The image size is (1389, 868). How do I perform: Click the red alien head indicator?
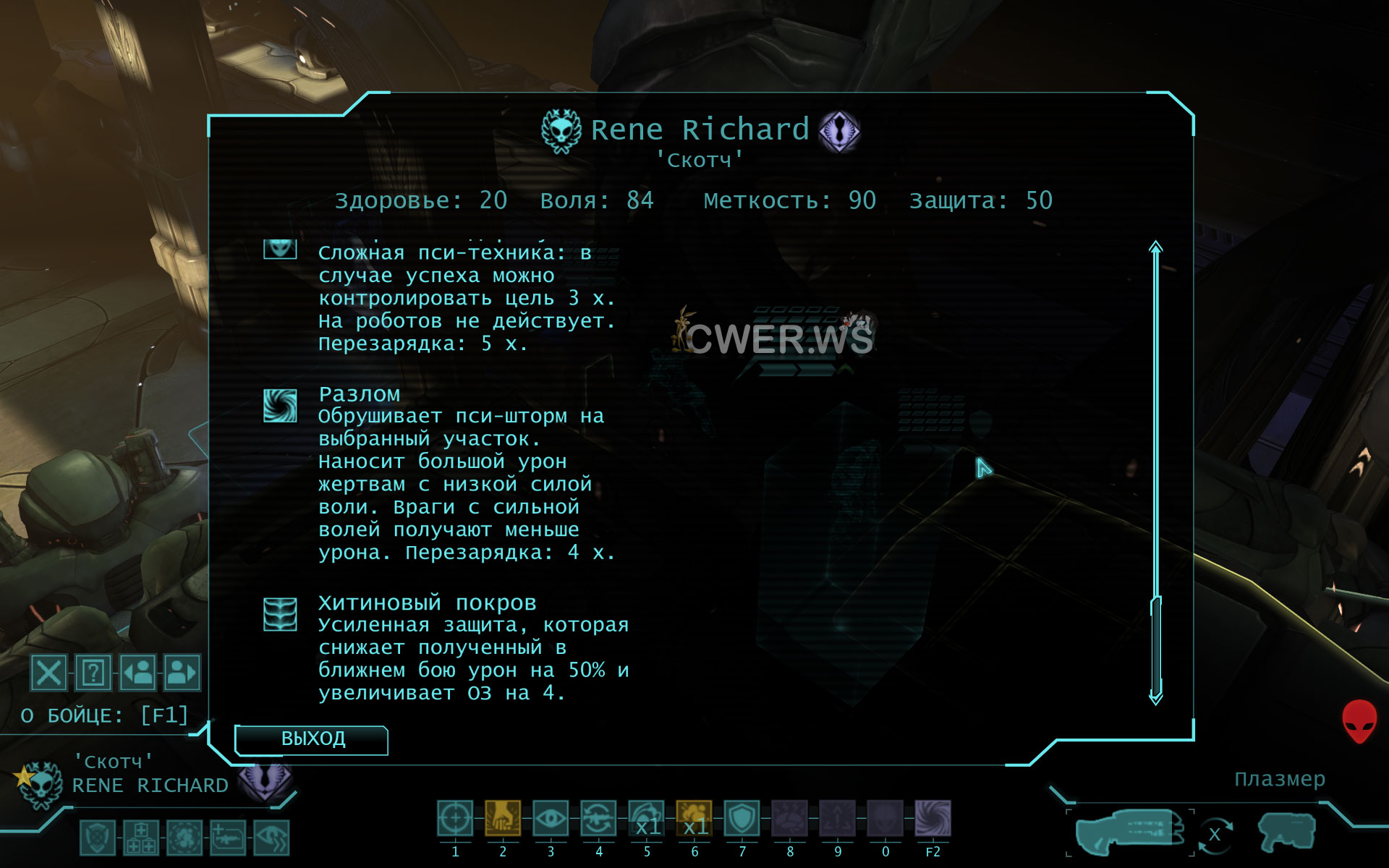1359,721
